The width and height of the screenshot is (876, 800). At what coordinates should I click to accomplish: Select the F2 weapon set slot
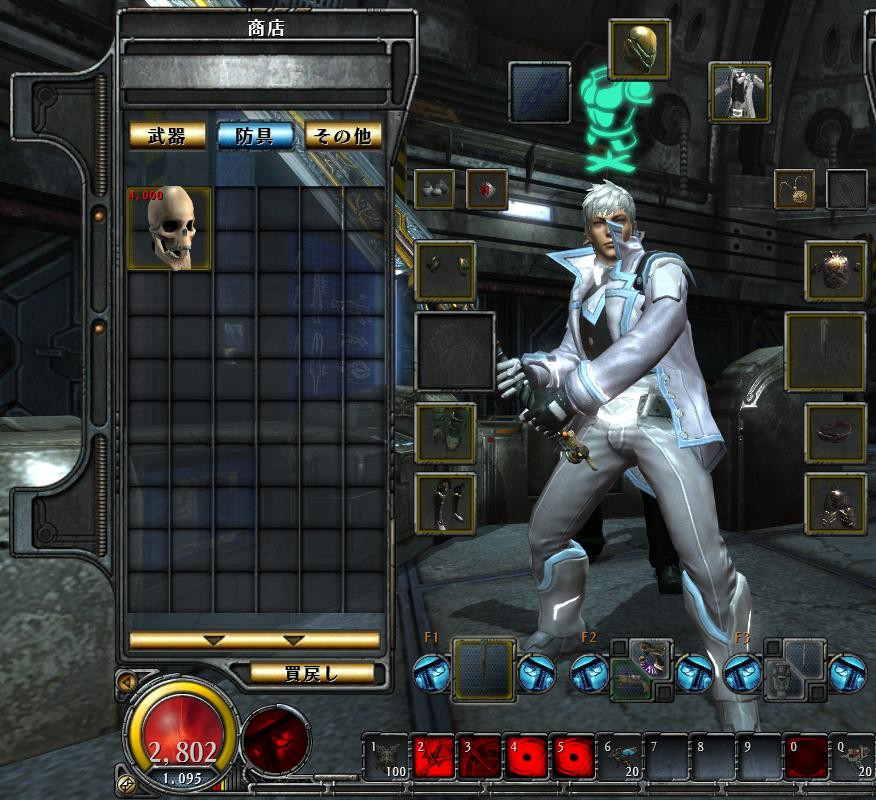[638, 668]
